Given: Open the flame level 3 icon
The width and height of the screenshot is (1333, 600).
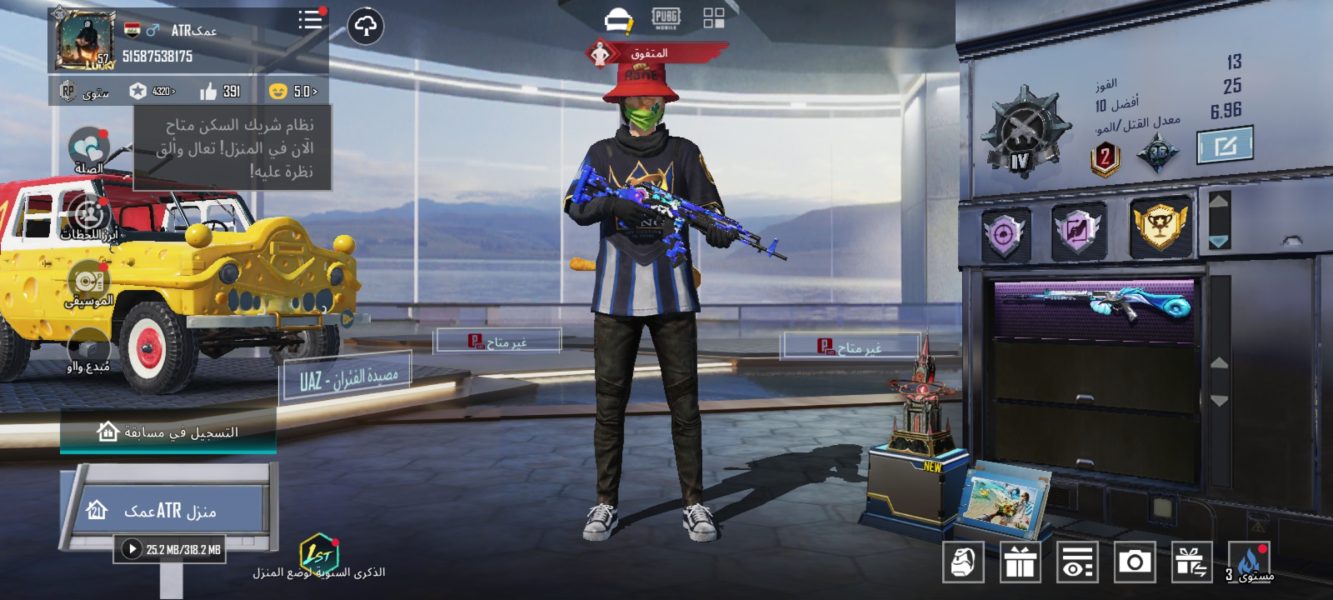Looking at the screenshot, I should coord(1249,562).
